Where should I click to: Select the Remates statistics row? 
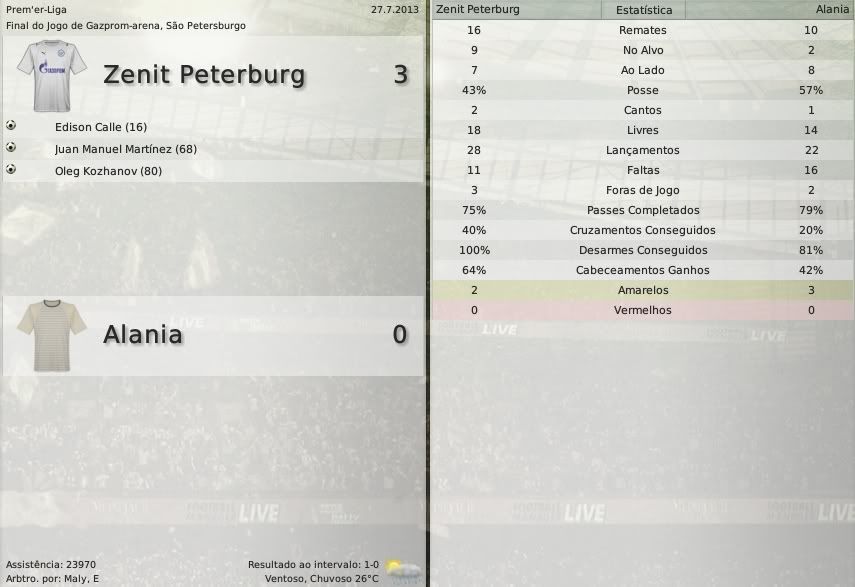(x=642, y=31)
